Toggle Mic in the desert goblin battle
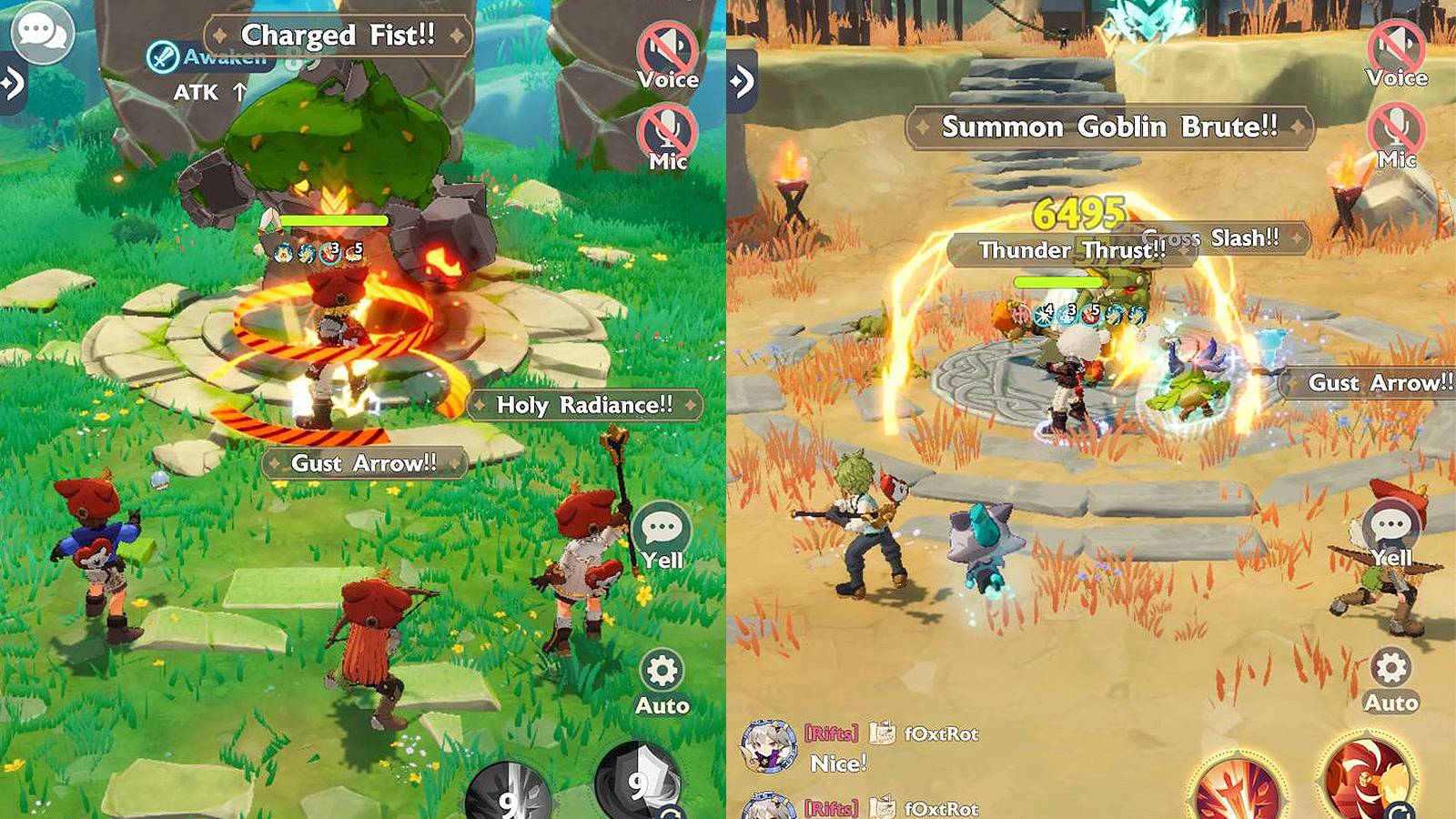The height and width of the screenshot is (819, 1456). 1396,135
